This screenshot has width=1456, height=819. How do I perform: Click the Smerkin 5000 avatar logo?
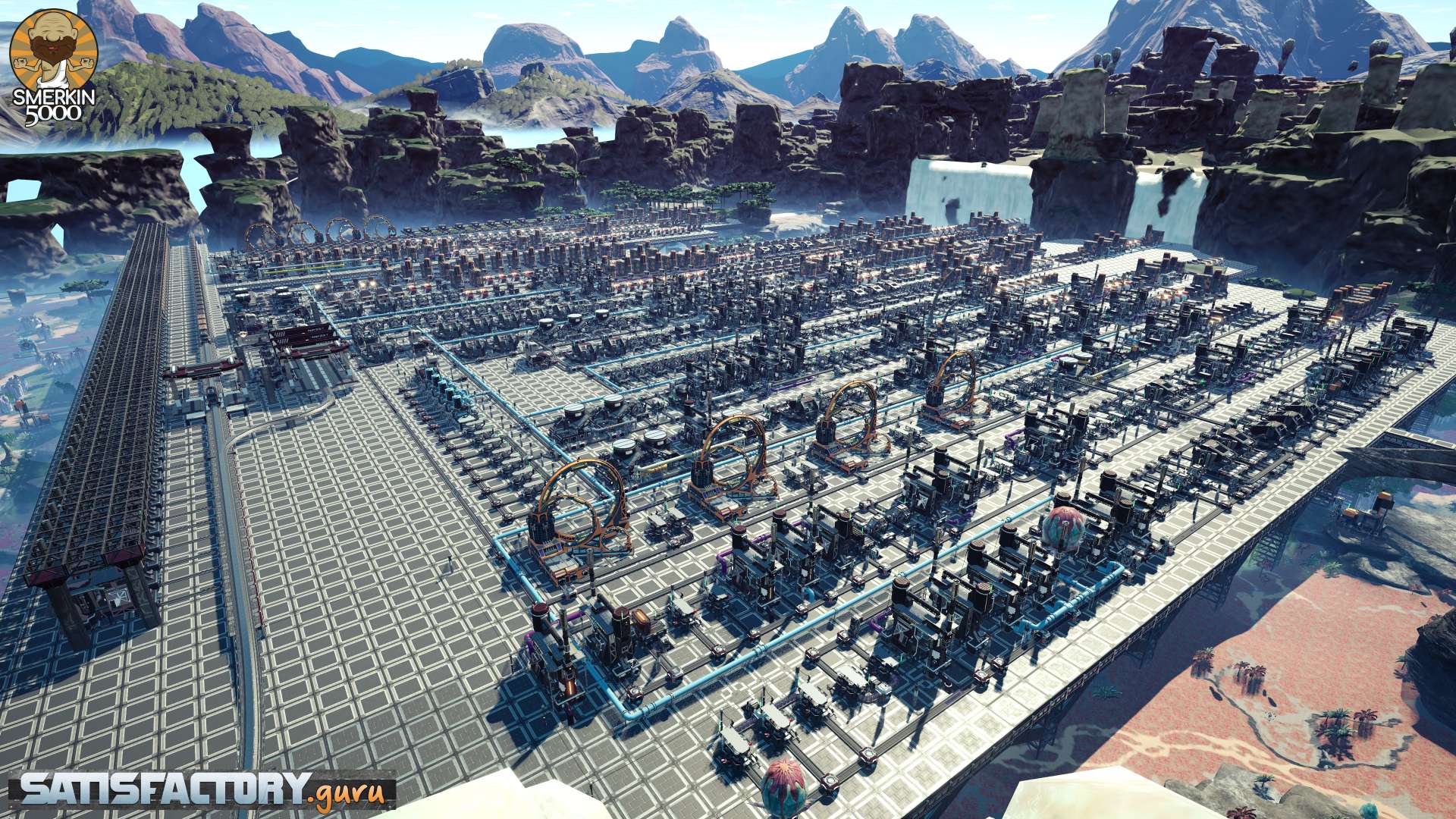[x=51, y=67]
